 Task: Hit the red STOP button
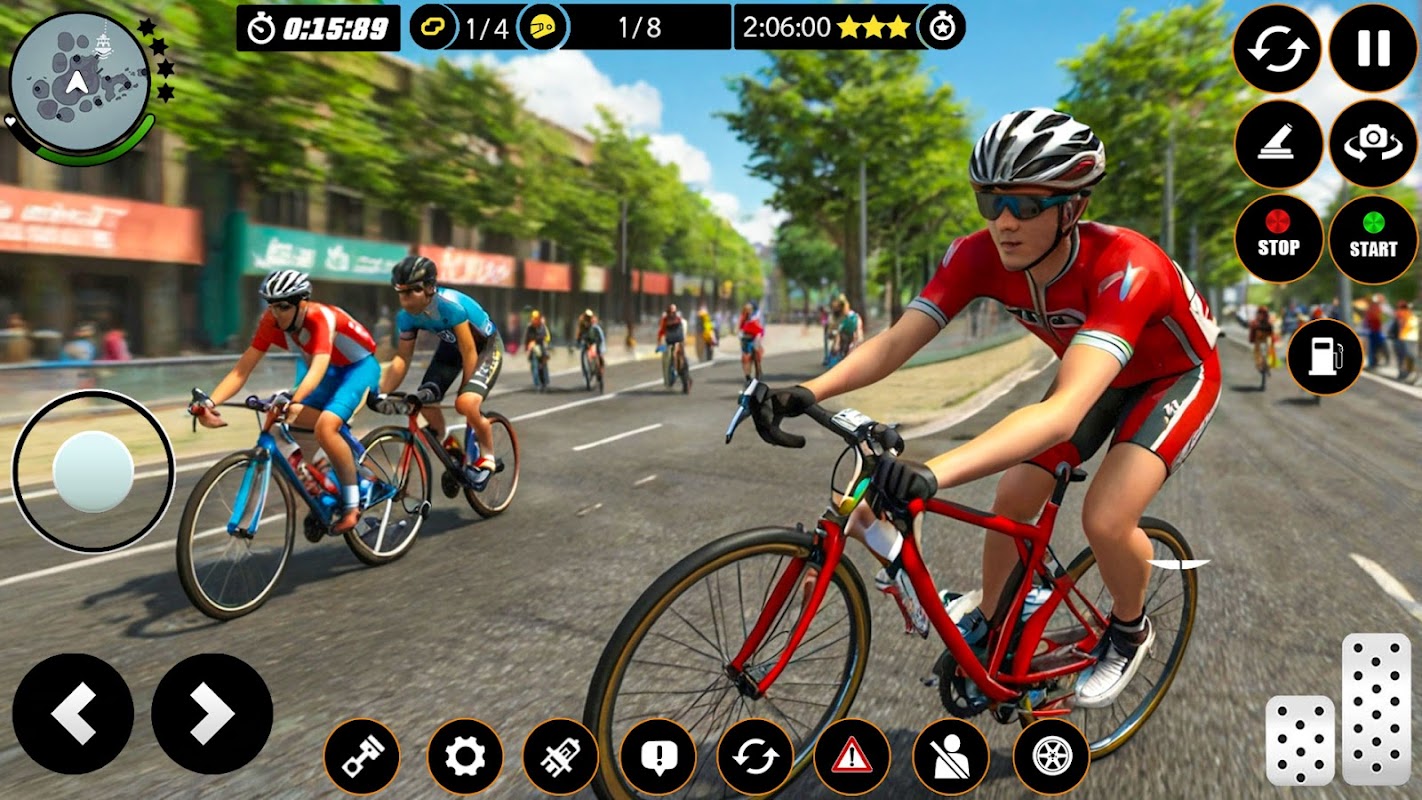[x=1278, y=239]
